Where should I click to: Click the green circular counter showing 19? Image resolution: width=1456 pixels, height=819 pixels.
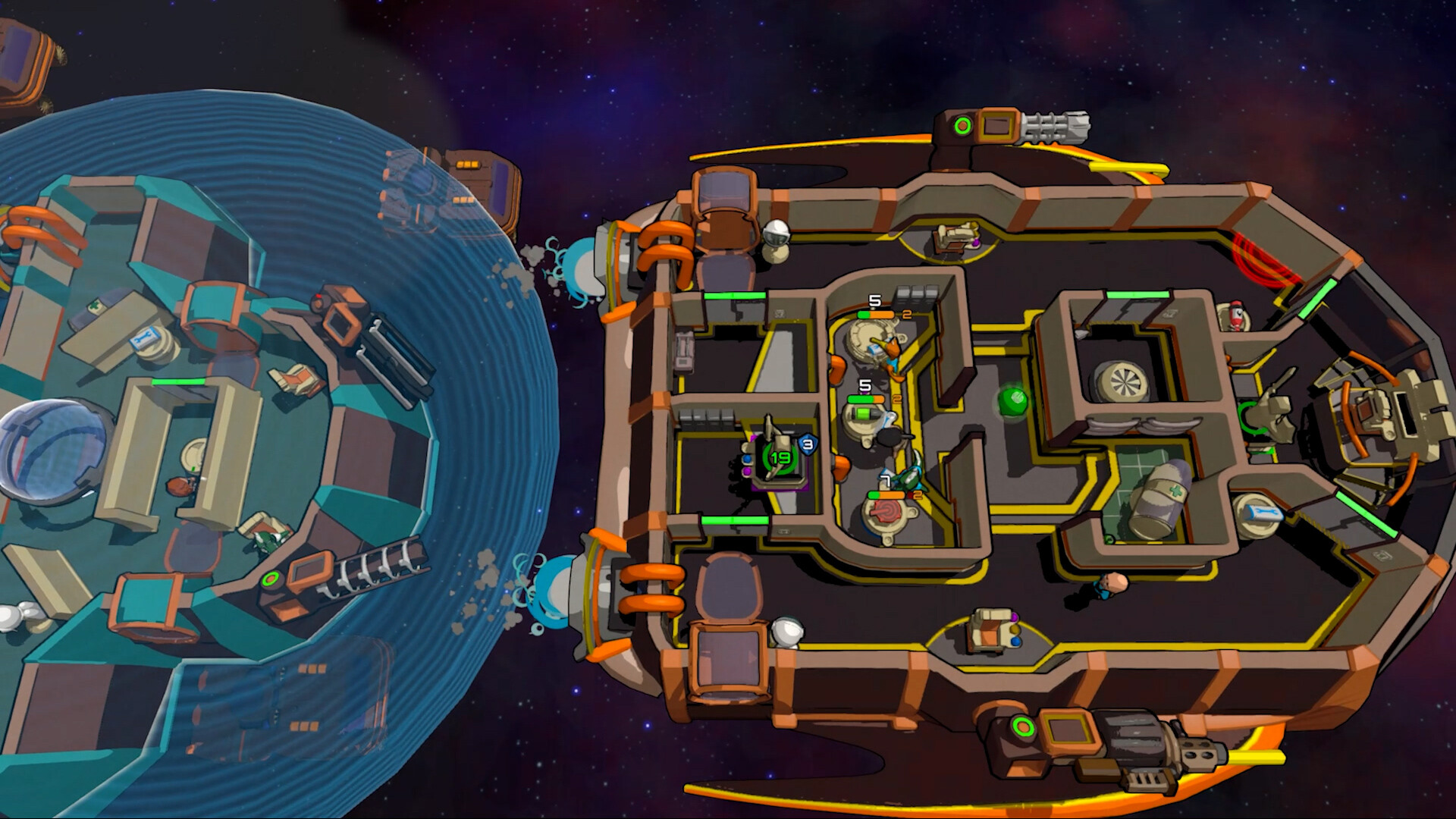780,458
